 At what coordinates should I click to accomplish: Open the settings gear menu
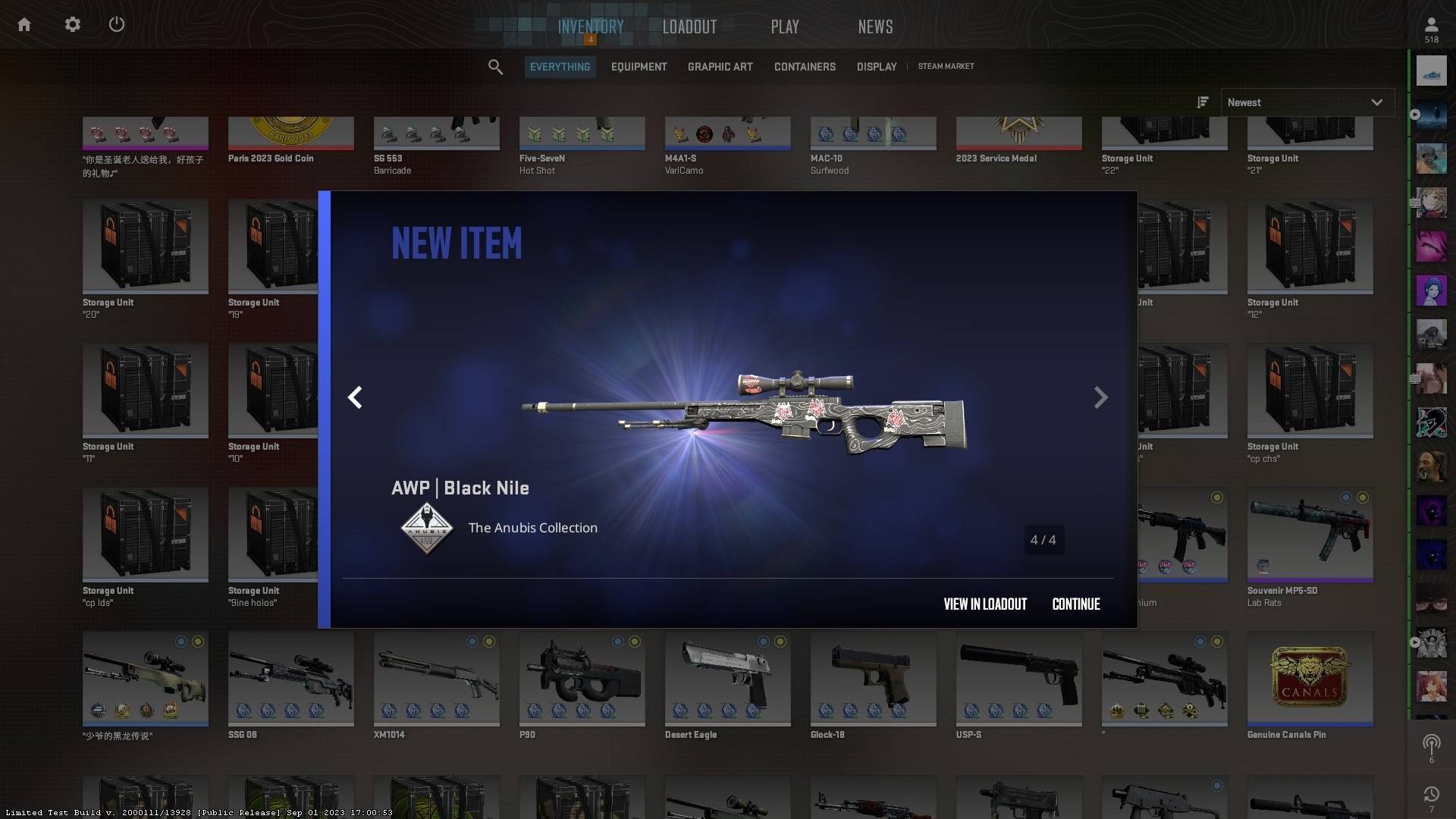click(x=72, y=25)
